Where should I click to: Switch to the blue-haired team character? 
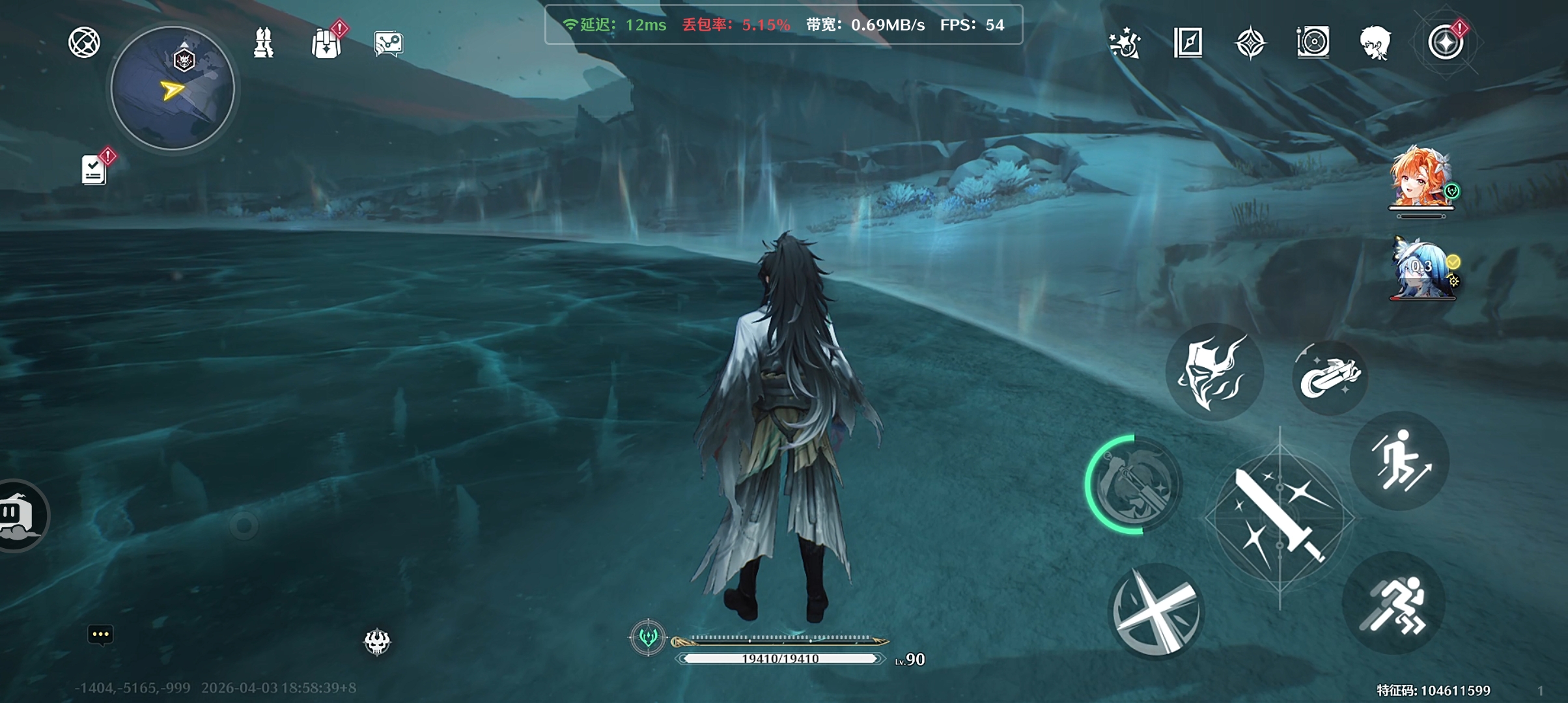(x=1422, y=269)
